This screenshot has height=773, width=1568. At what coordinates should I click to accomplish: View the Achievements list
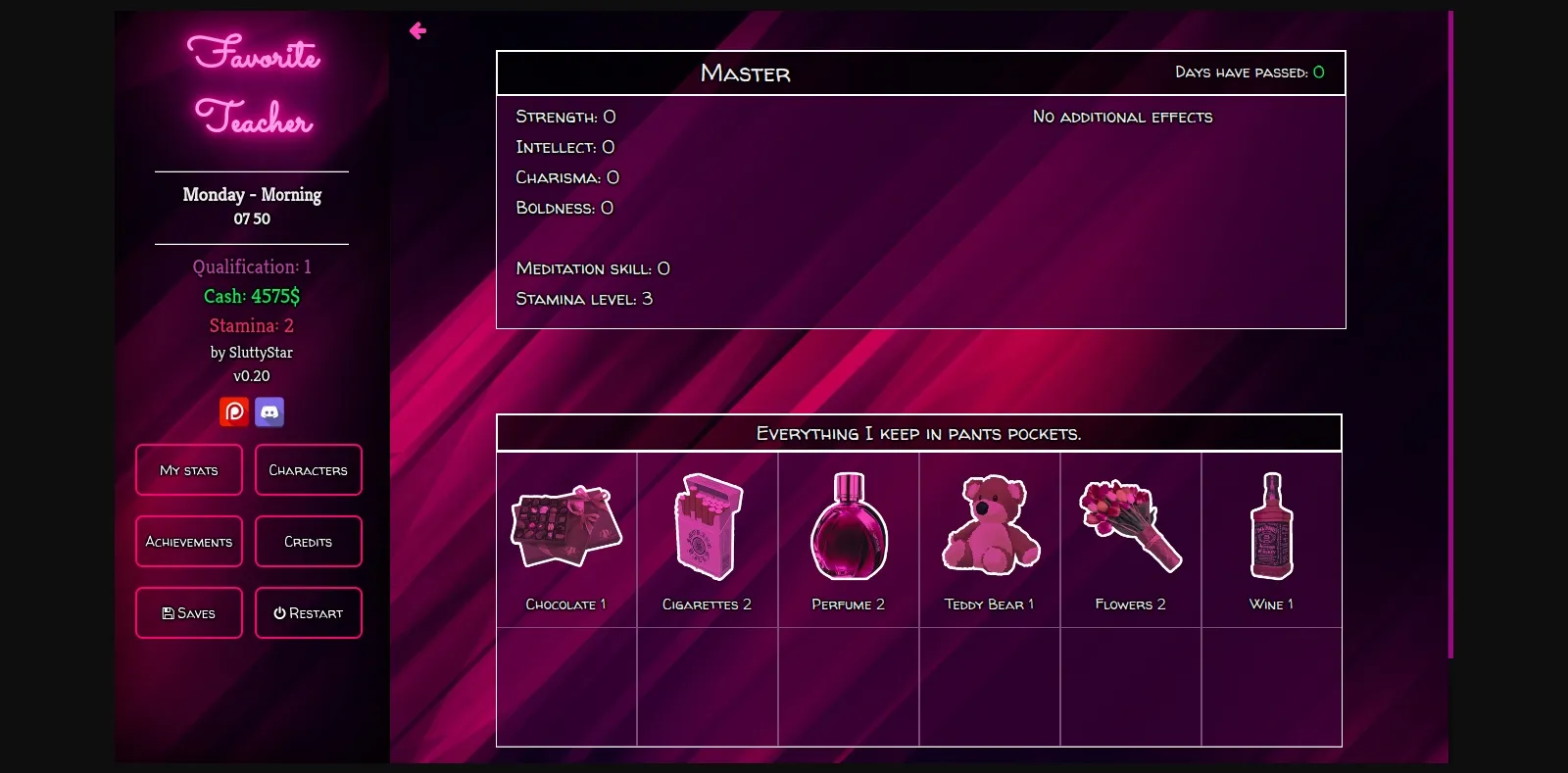click(x=188, y=541)
